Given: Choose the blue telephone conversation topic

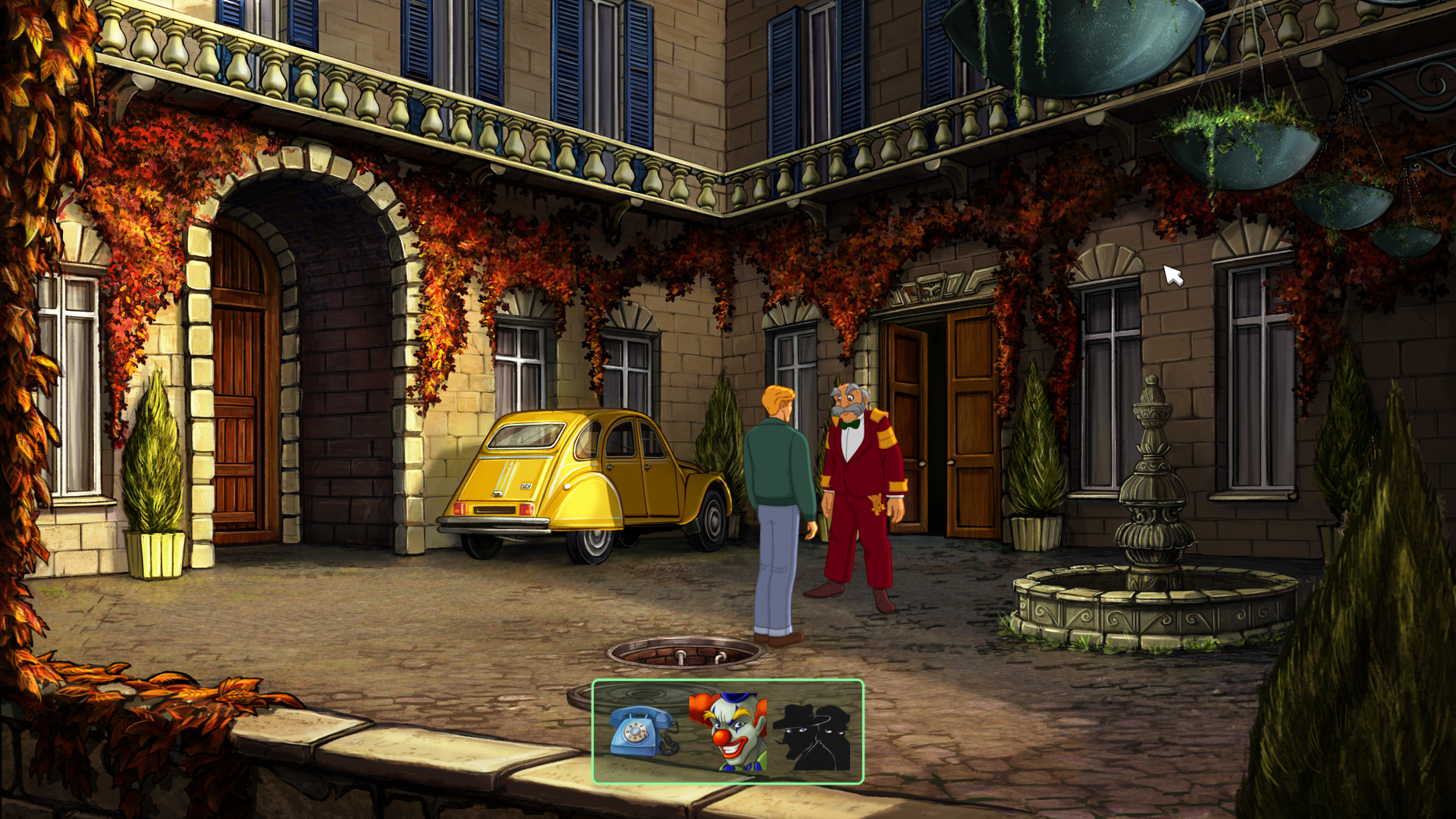Looking at the screenshot, I should coord(642,731).
